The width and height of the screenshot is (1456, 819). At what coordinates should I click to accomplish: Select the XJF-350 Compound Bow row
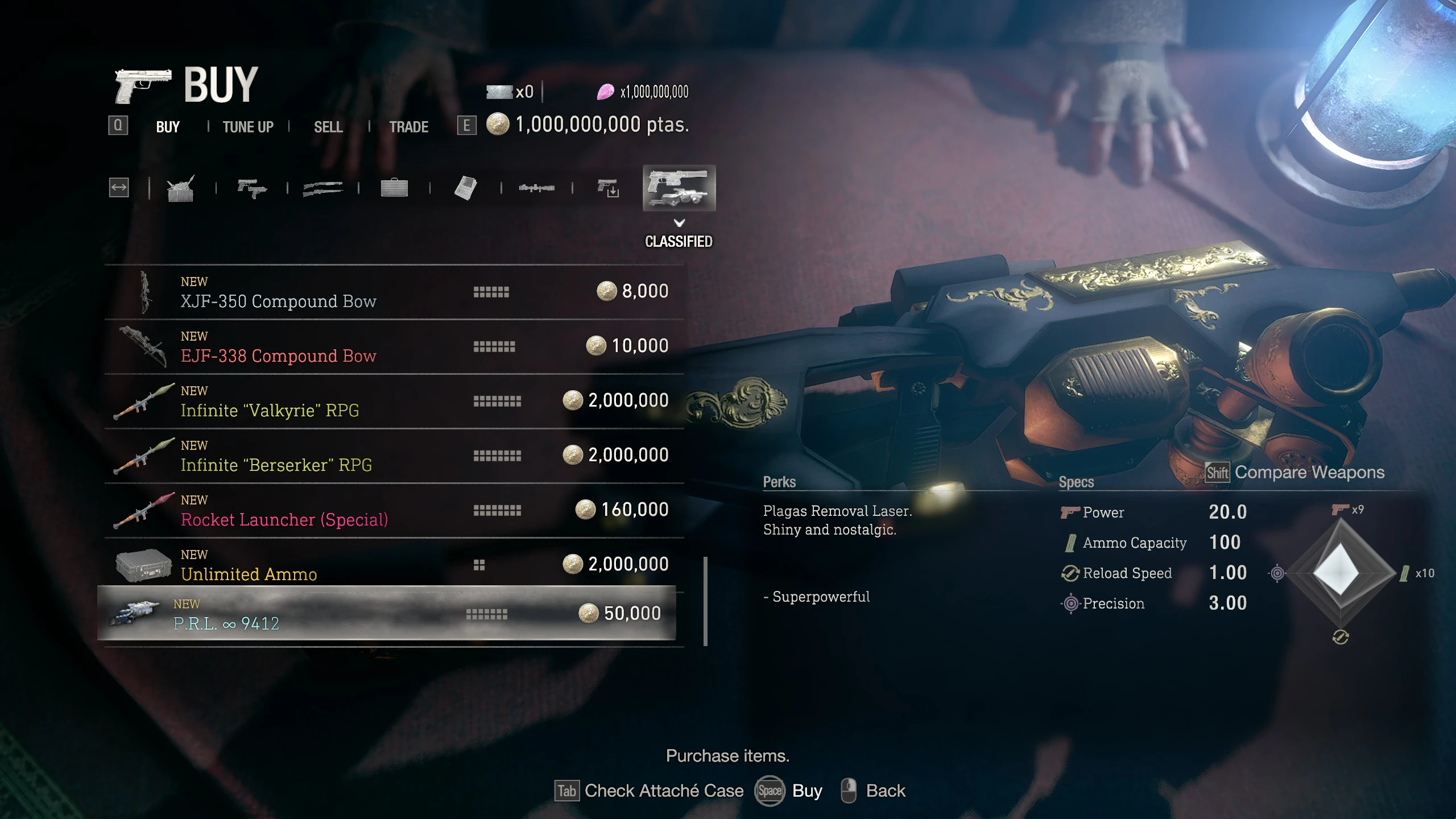point(394,292)
